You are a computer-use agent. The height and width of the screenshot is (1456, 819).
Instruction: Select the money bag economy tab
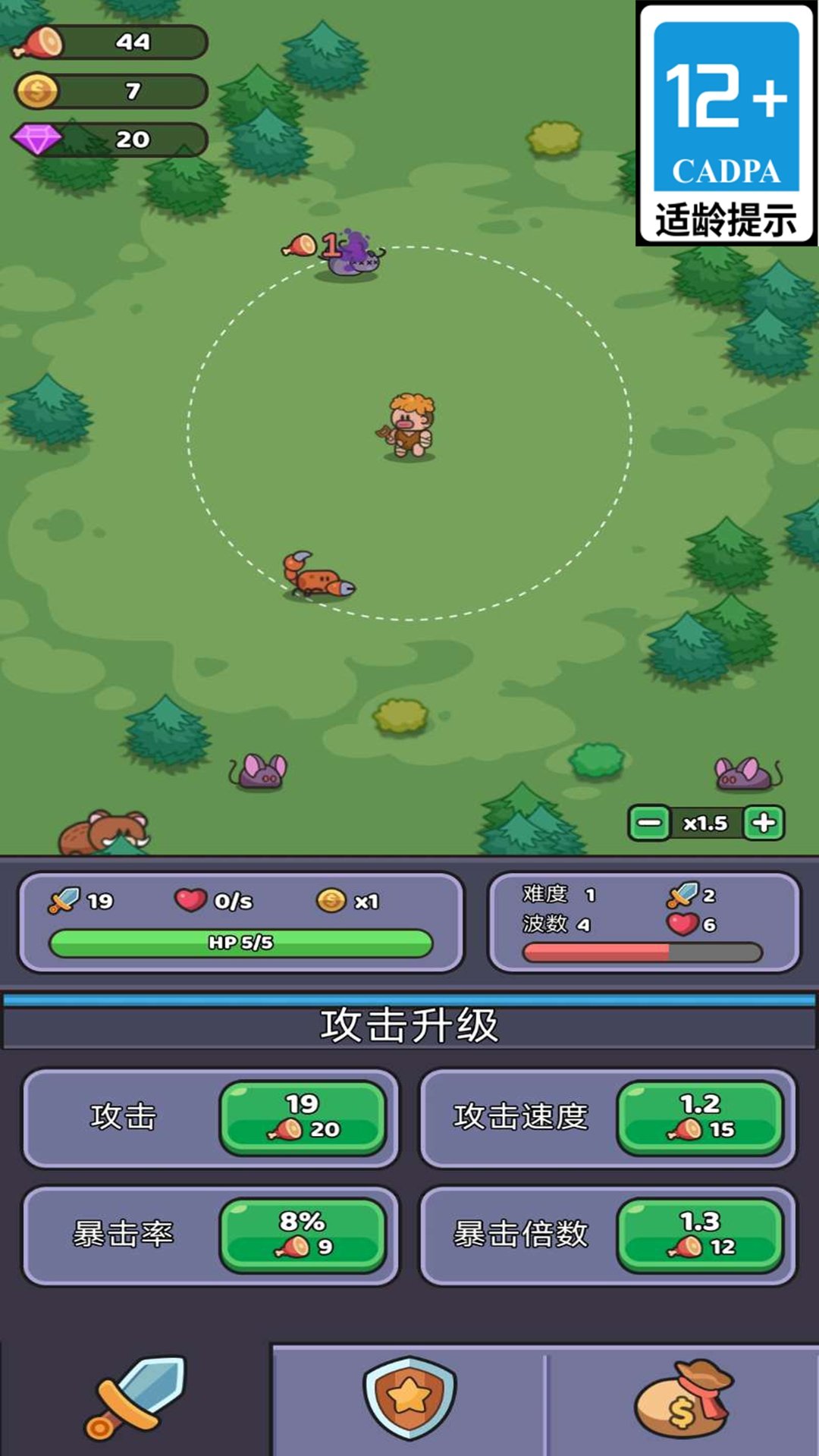(682, 1399)
